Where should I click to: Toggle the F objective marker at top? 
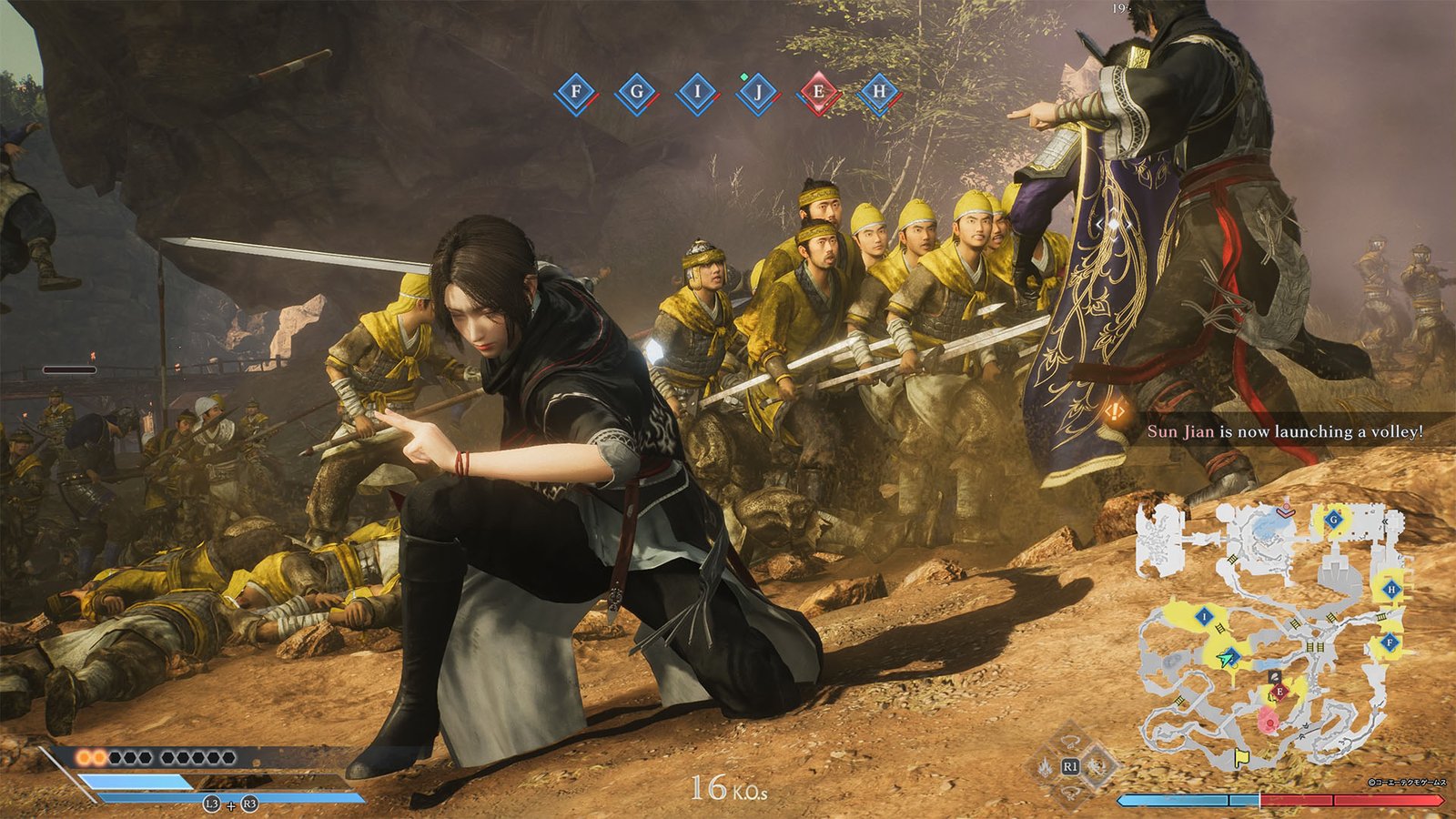[x=575, y=91]
